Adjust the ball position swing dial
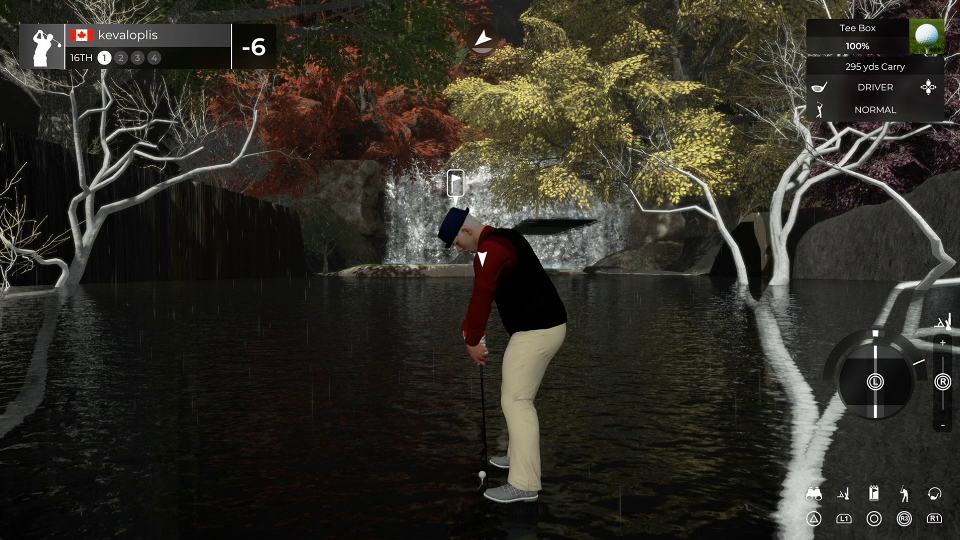Screen dimensions: 960x540 [x=874, y=381]
